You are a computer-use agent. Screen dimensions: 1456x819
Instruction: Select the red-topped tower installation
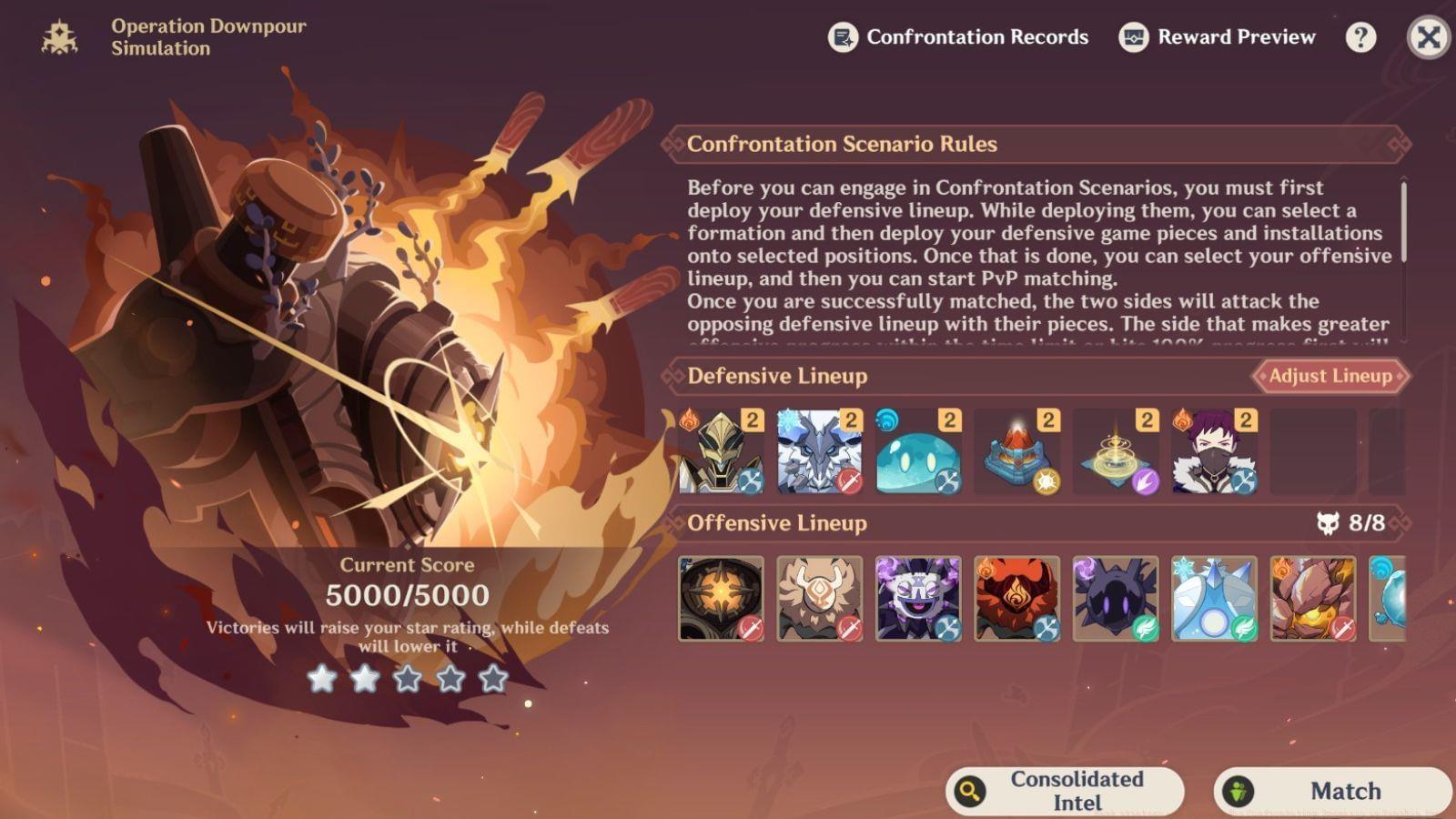coord(1016,452)
